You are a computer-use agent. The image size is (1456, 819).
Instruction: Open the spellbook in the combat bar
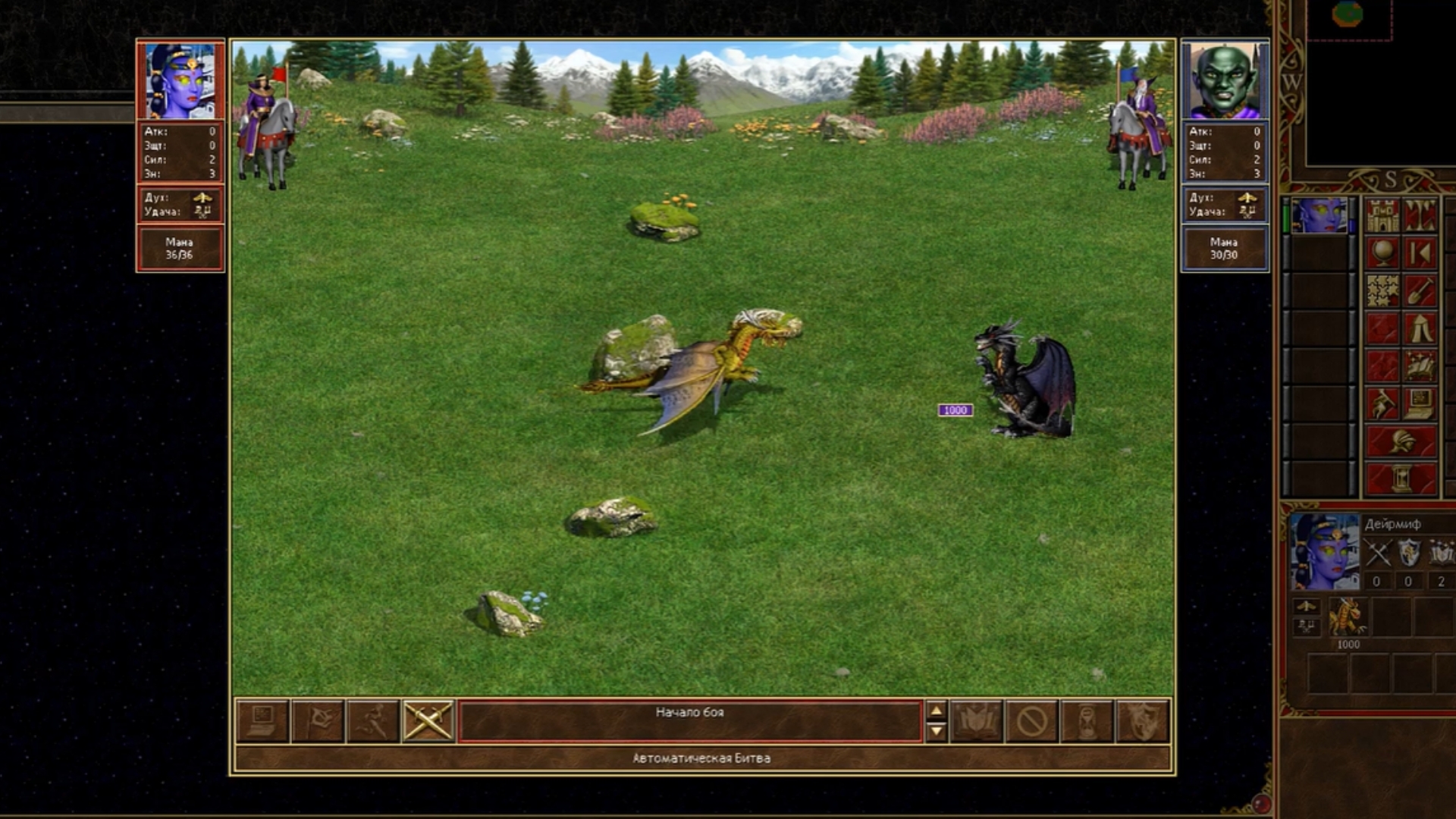pos(977,720)
